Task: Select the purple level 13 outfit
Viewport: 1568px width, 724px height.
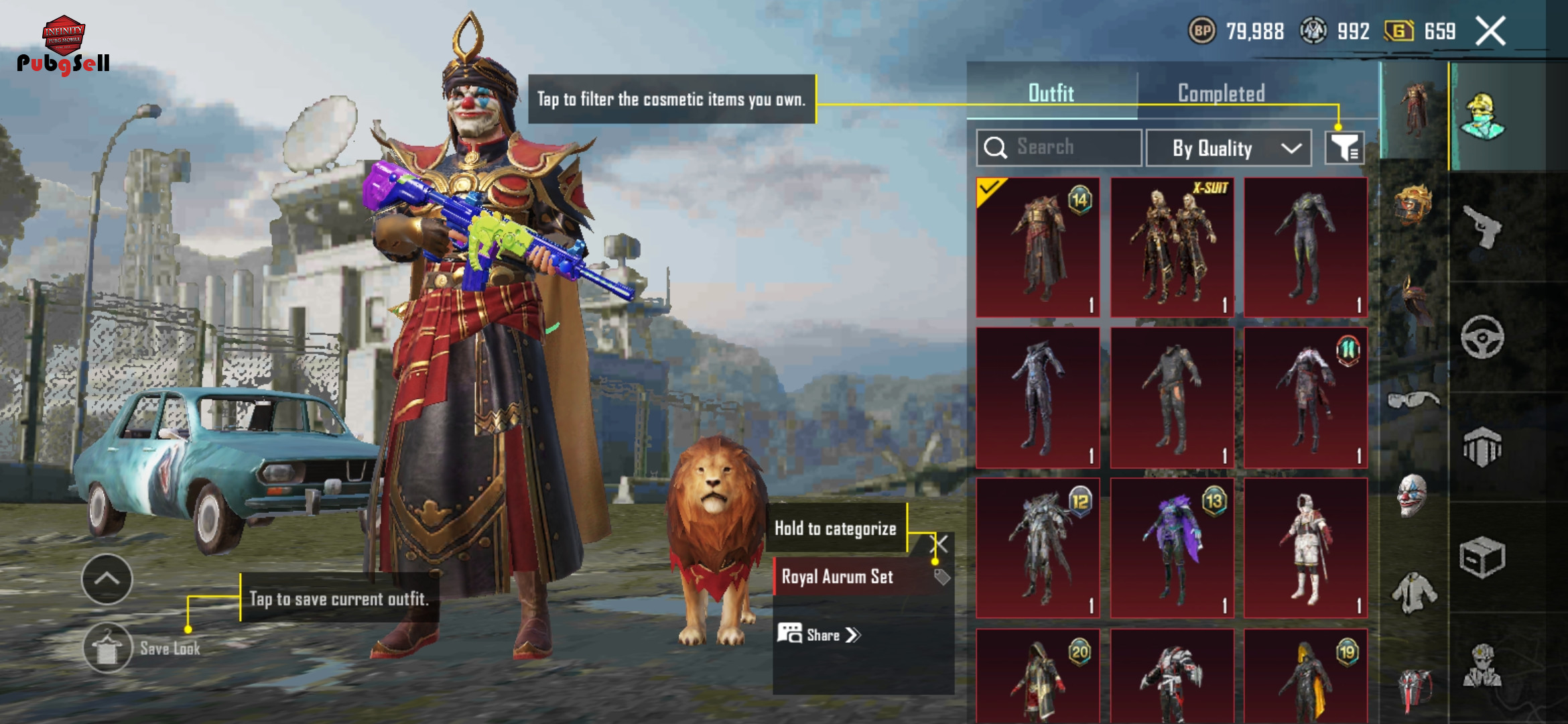Action: (1171, 548)
